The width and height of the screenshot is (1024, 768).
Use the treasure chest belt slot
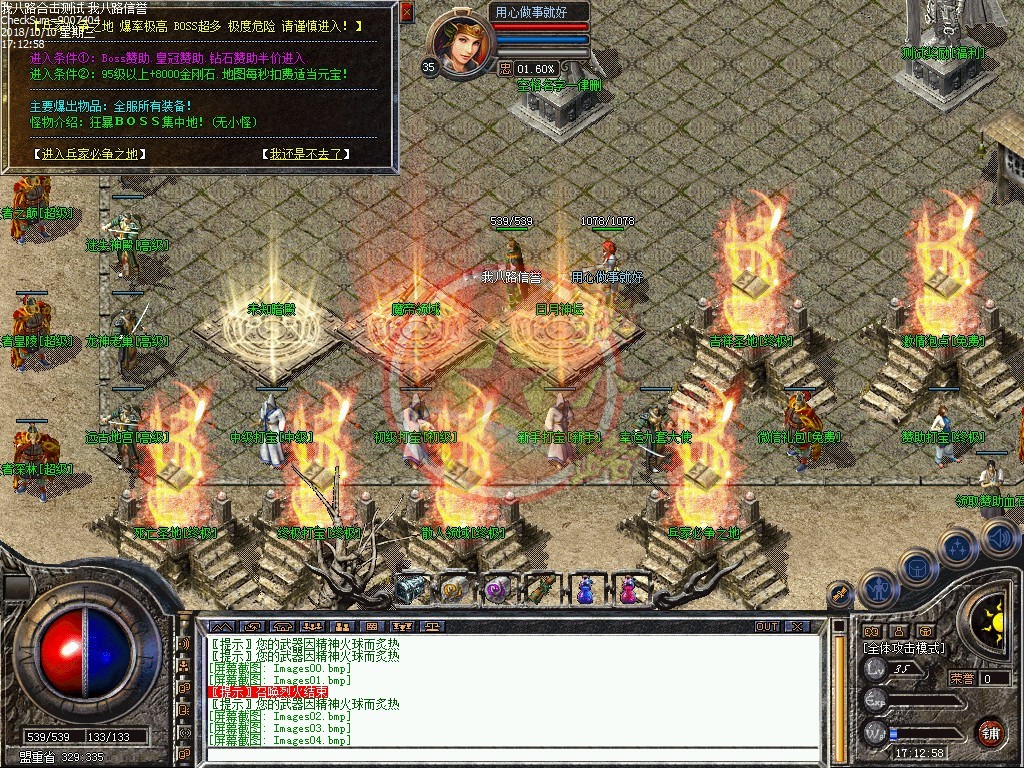click(x=410, y=589)
